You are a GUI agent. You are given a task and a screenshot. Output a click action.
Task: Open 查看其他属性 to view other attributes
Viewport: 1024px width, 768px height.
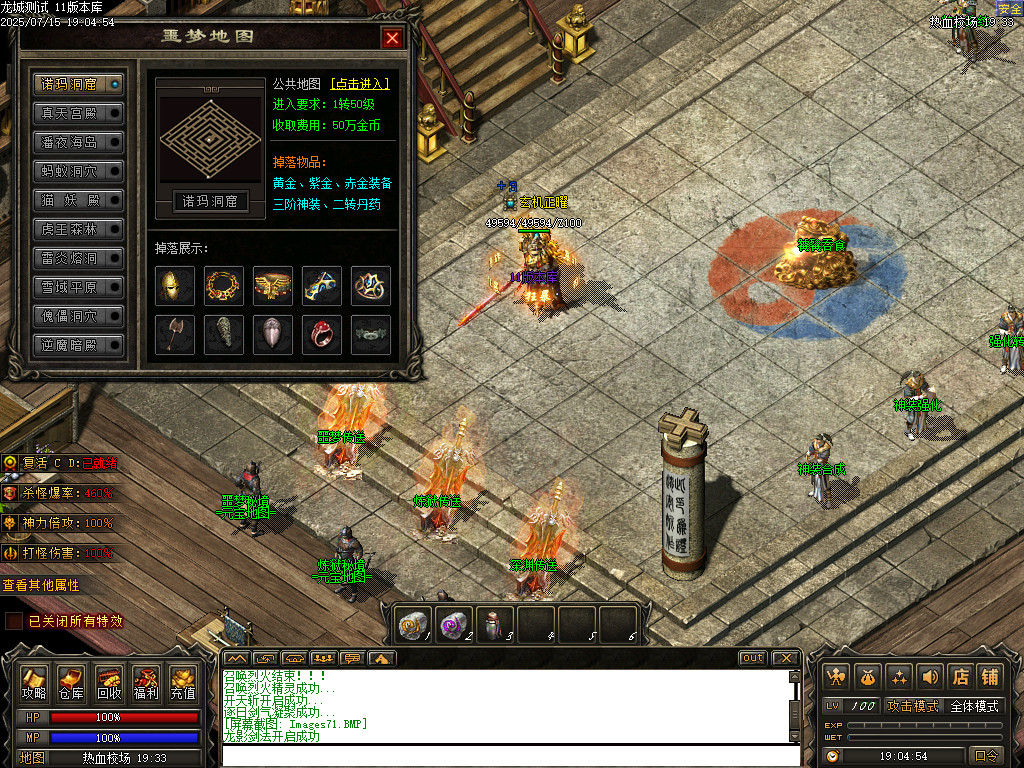click(41, 585)
